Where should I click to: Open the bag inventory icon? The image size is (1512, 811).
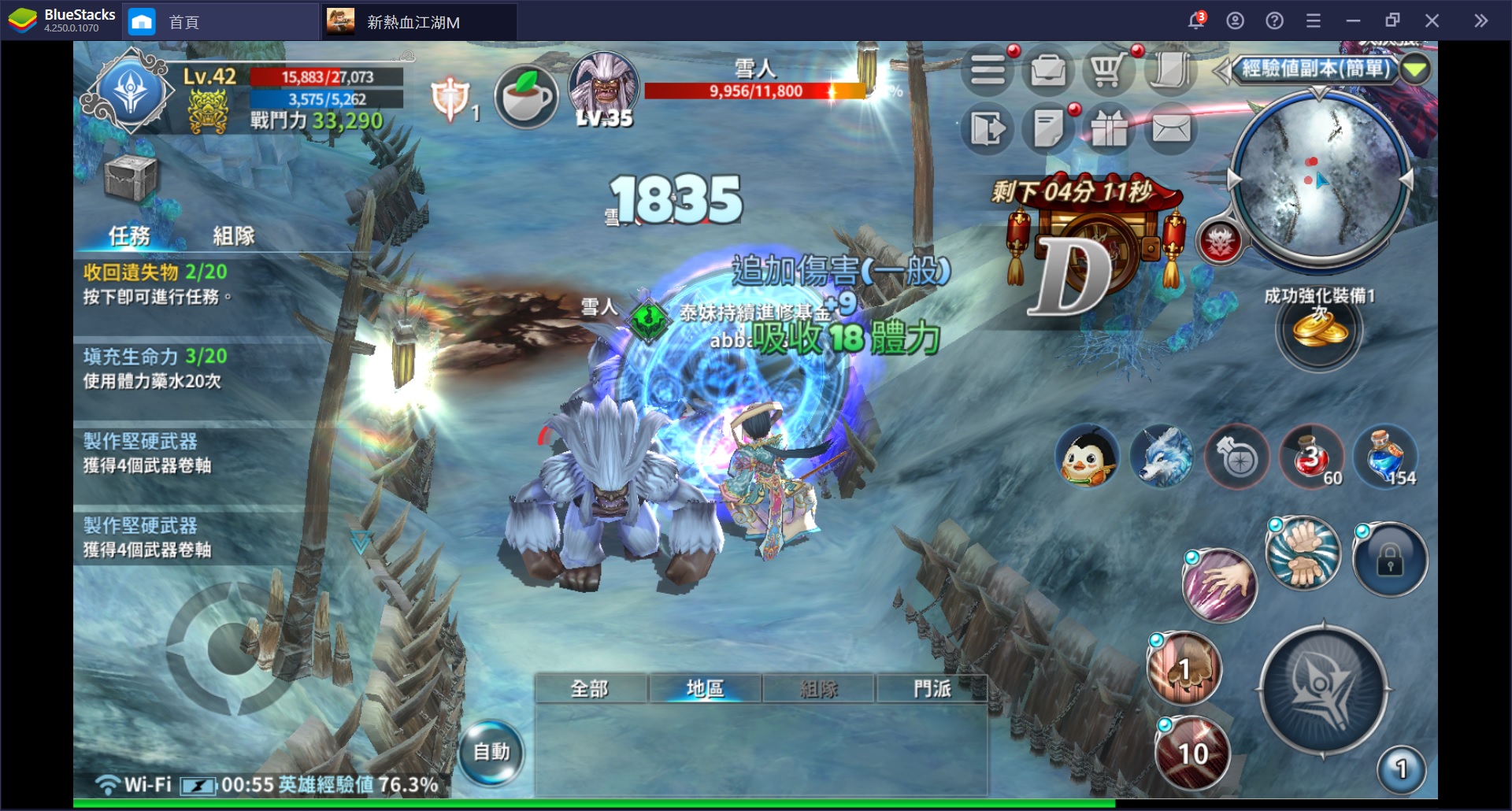[1048, 72]
